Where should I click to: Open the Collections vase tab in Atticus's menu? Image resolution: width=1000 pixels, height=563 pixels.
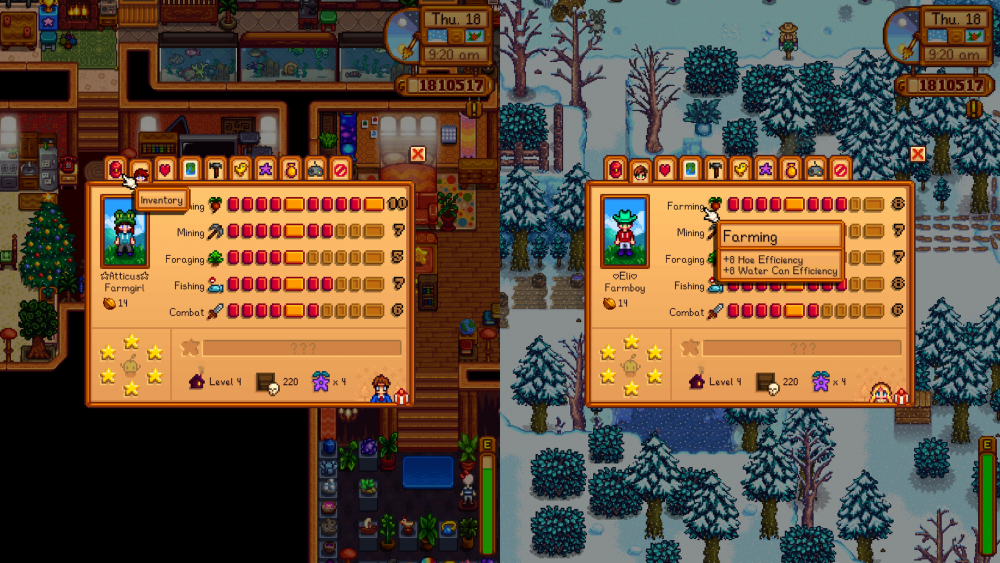pos(290,169)
